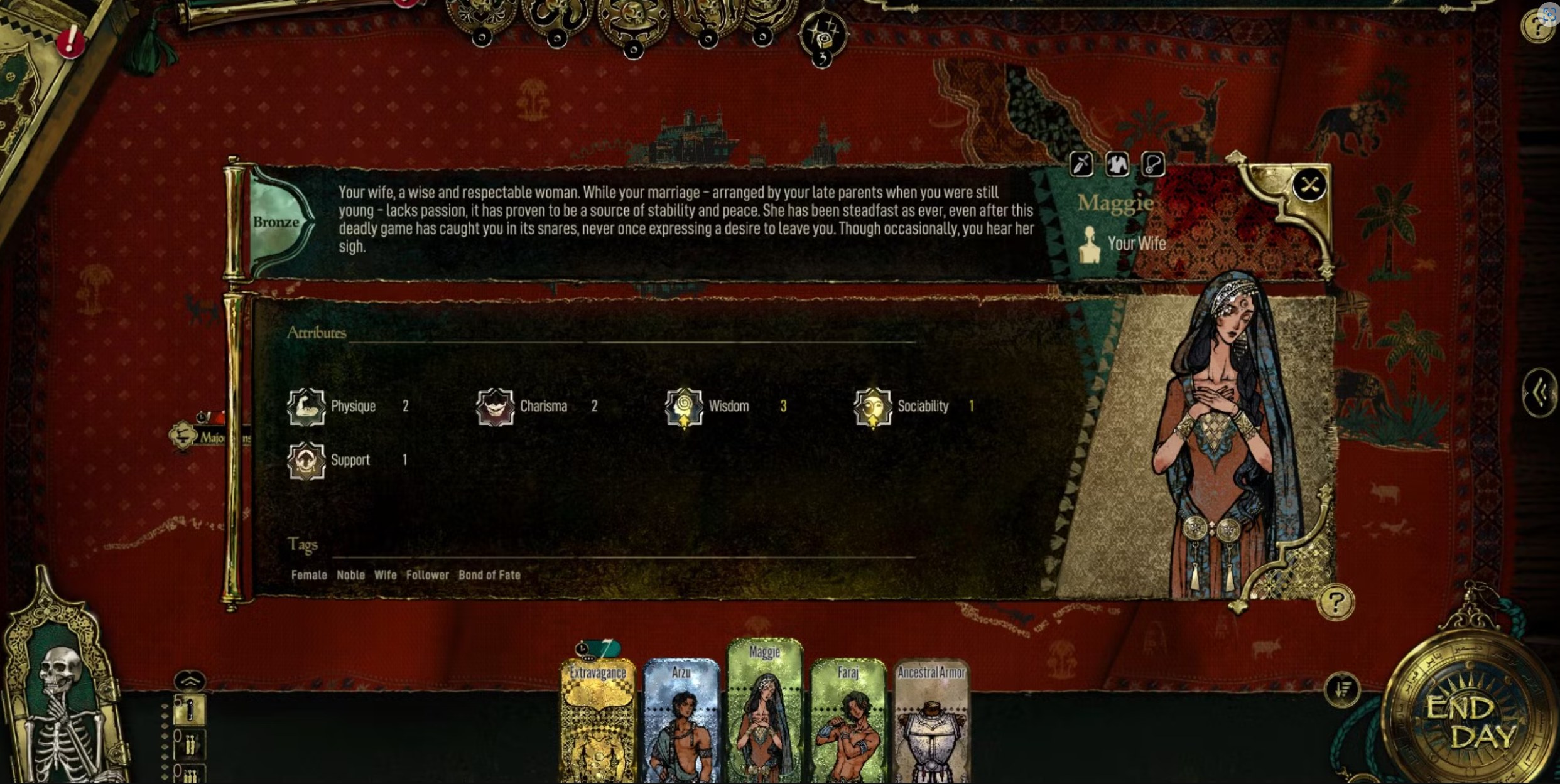The width and height of the screenshot is (1560, 784).
Task: Click the Wisdom attribute icon
Action: [683, 407]
